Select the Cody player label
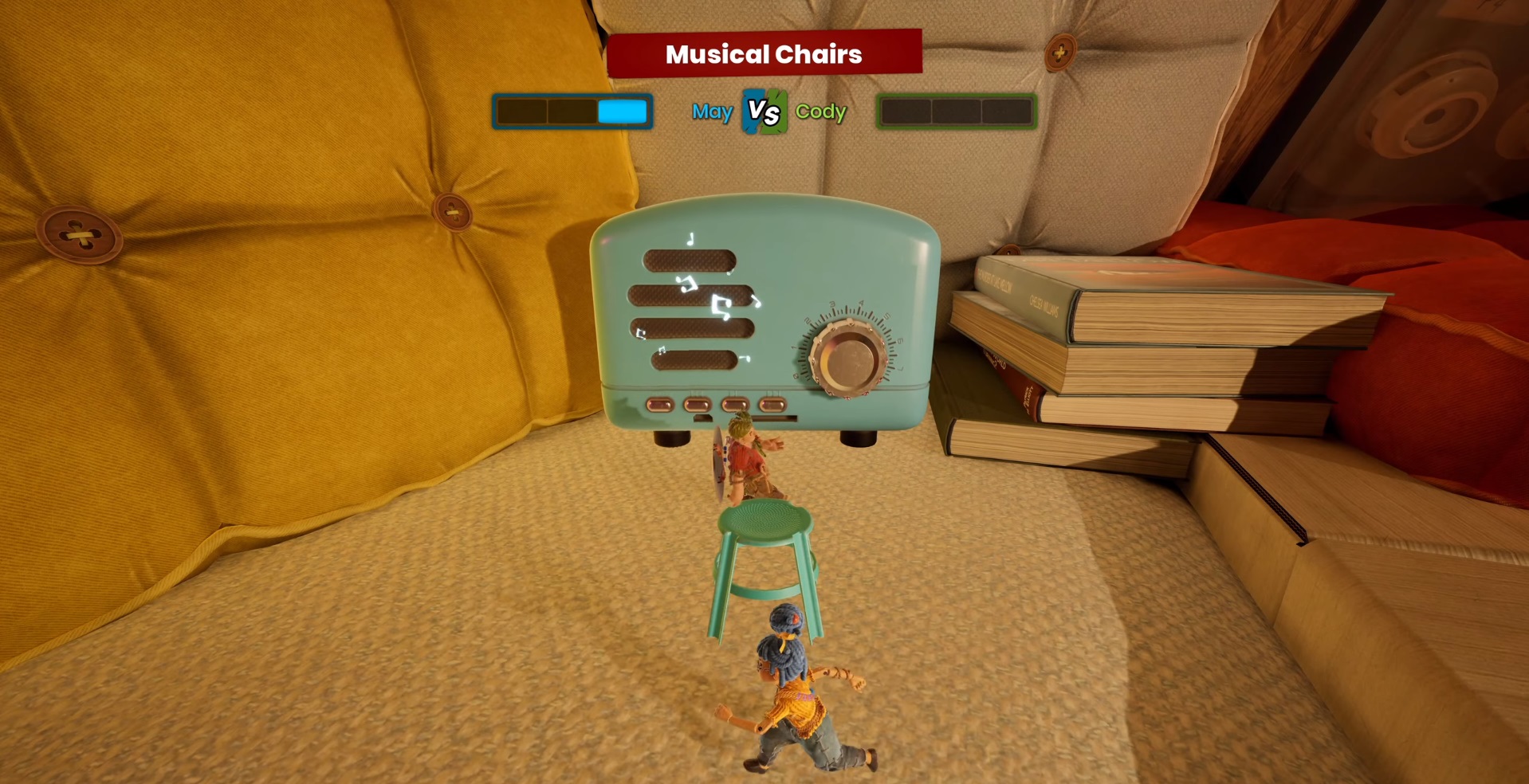The height and width of the screenshot is (784, 1529). click(820, 112)
